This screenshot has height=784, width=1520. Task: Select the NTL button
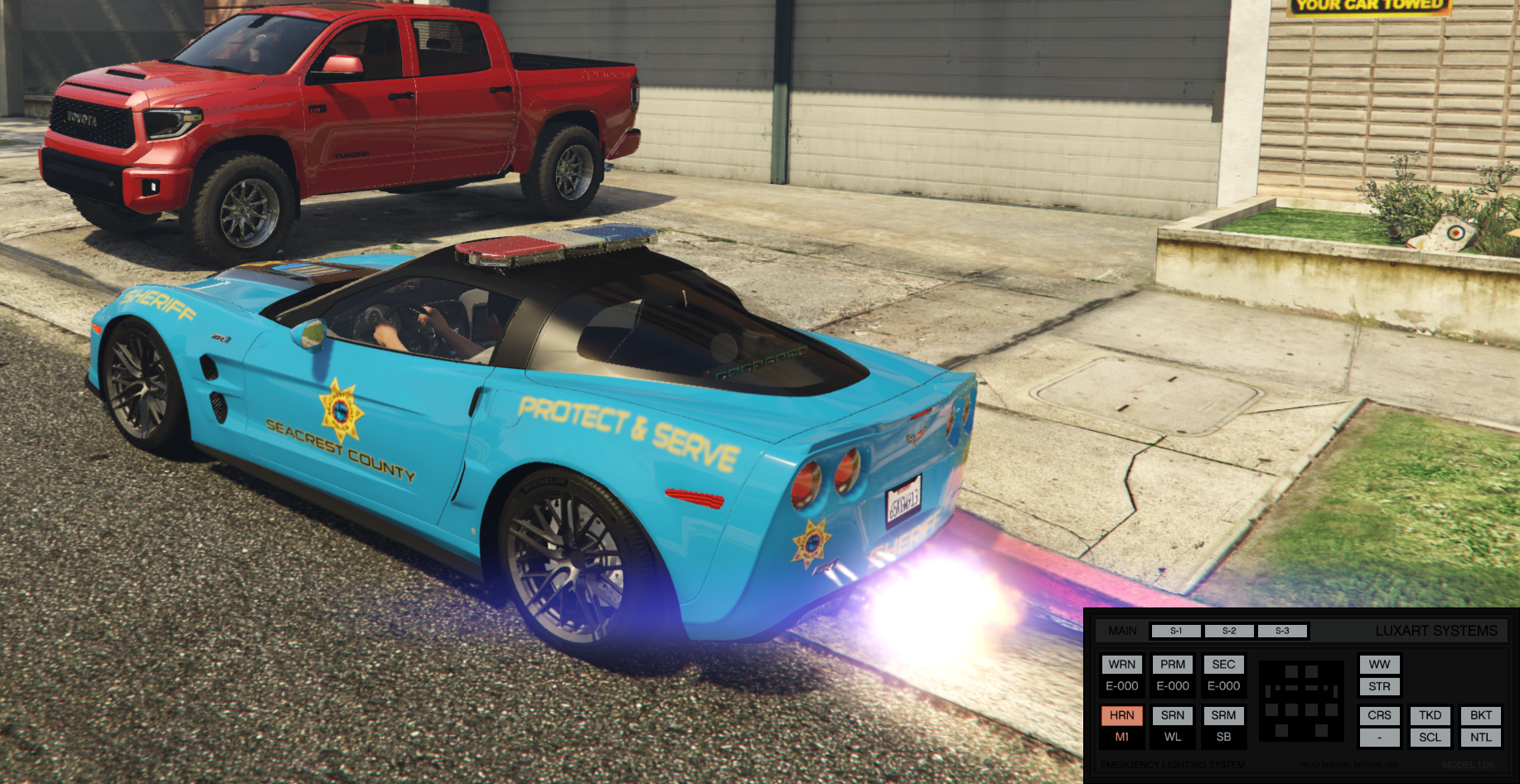[x=1480, y=737]
